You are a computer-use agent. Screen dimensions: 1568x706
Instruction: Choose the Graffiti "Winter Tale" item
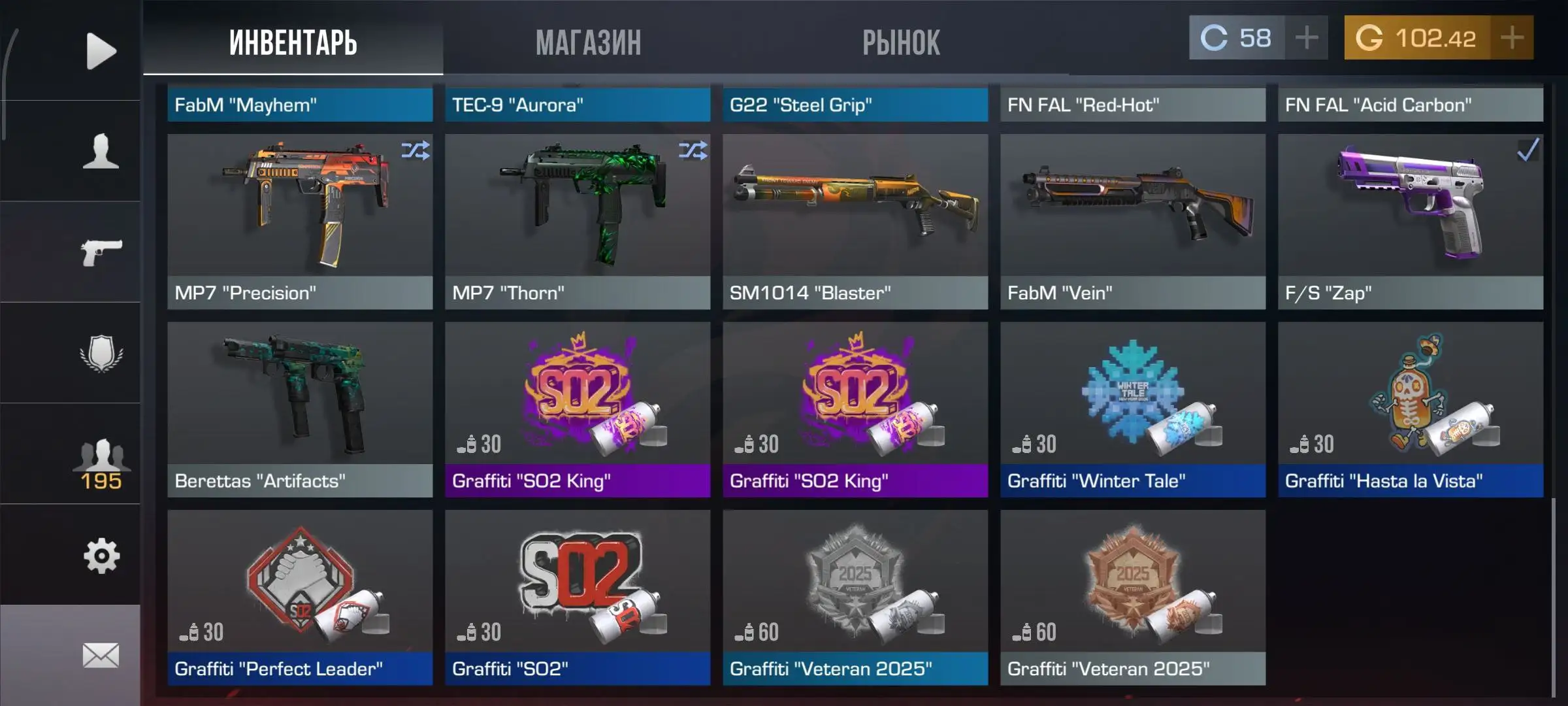pyautogui.click(x=1133, y=409)
